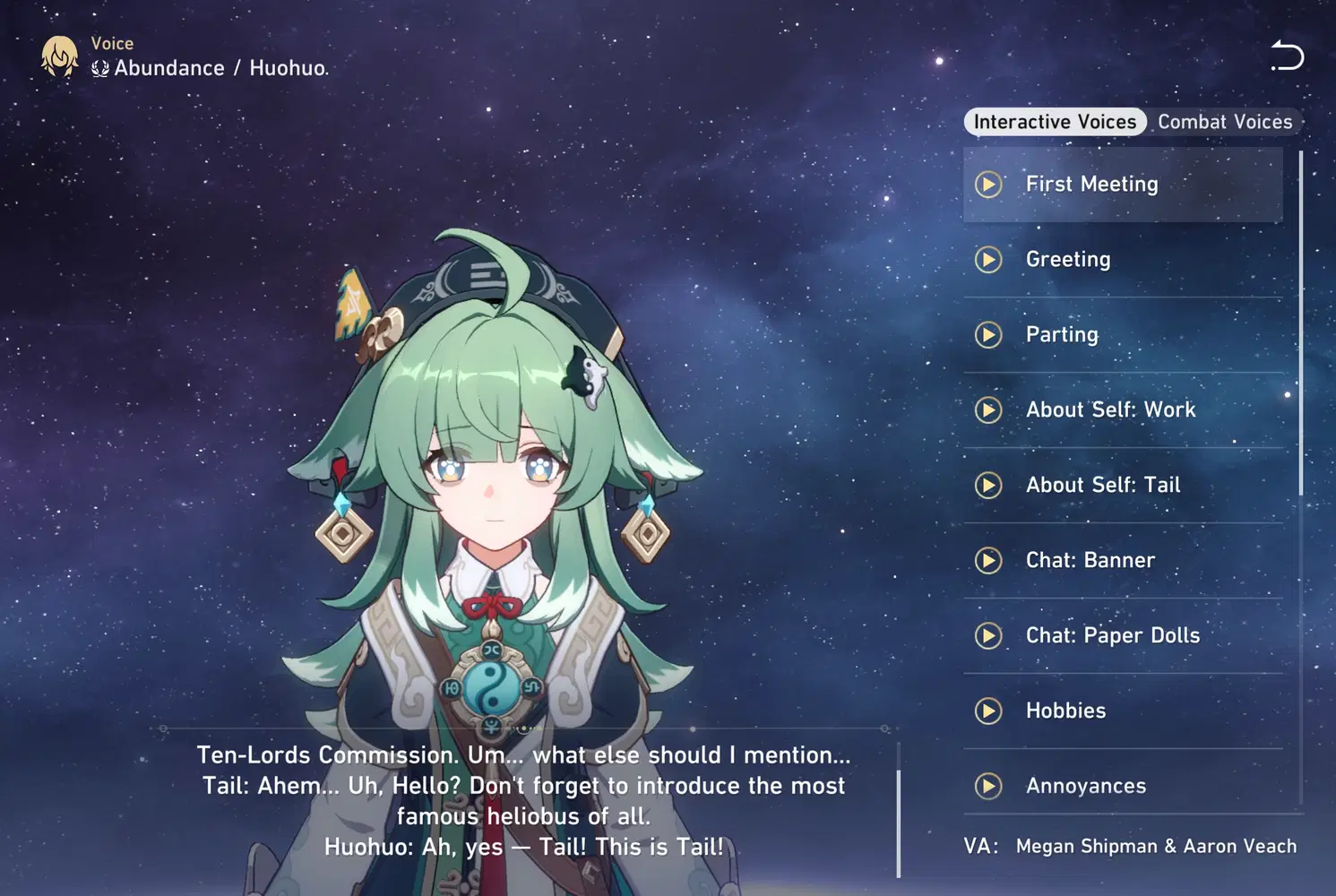Click the VA credits text
Image resolution: width=1336 pixels, height=896 pixels.
pos(1129,846)
